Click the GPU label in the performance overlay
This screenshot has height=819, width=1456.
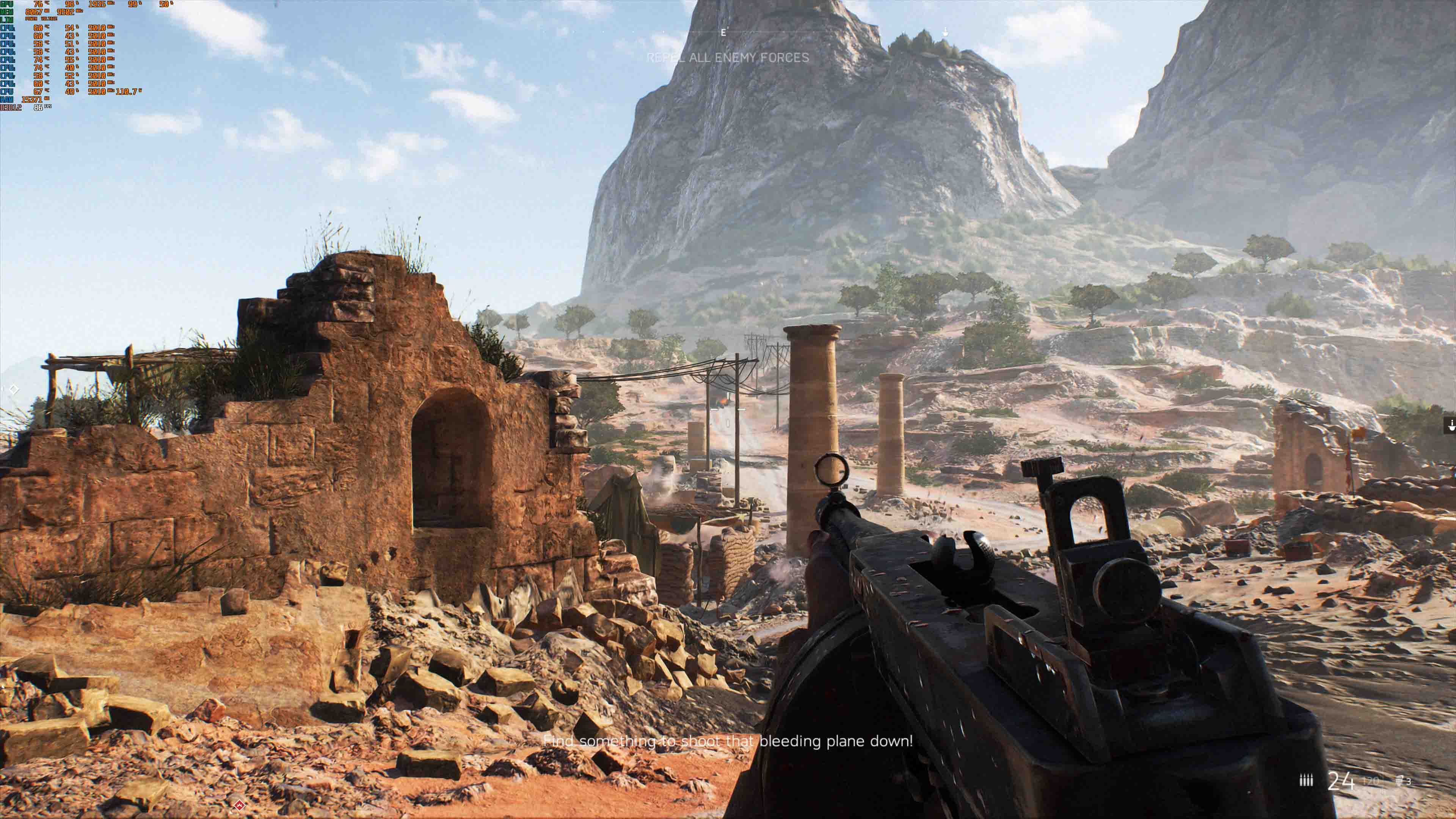click(x=7, y=5)
